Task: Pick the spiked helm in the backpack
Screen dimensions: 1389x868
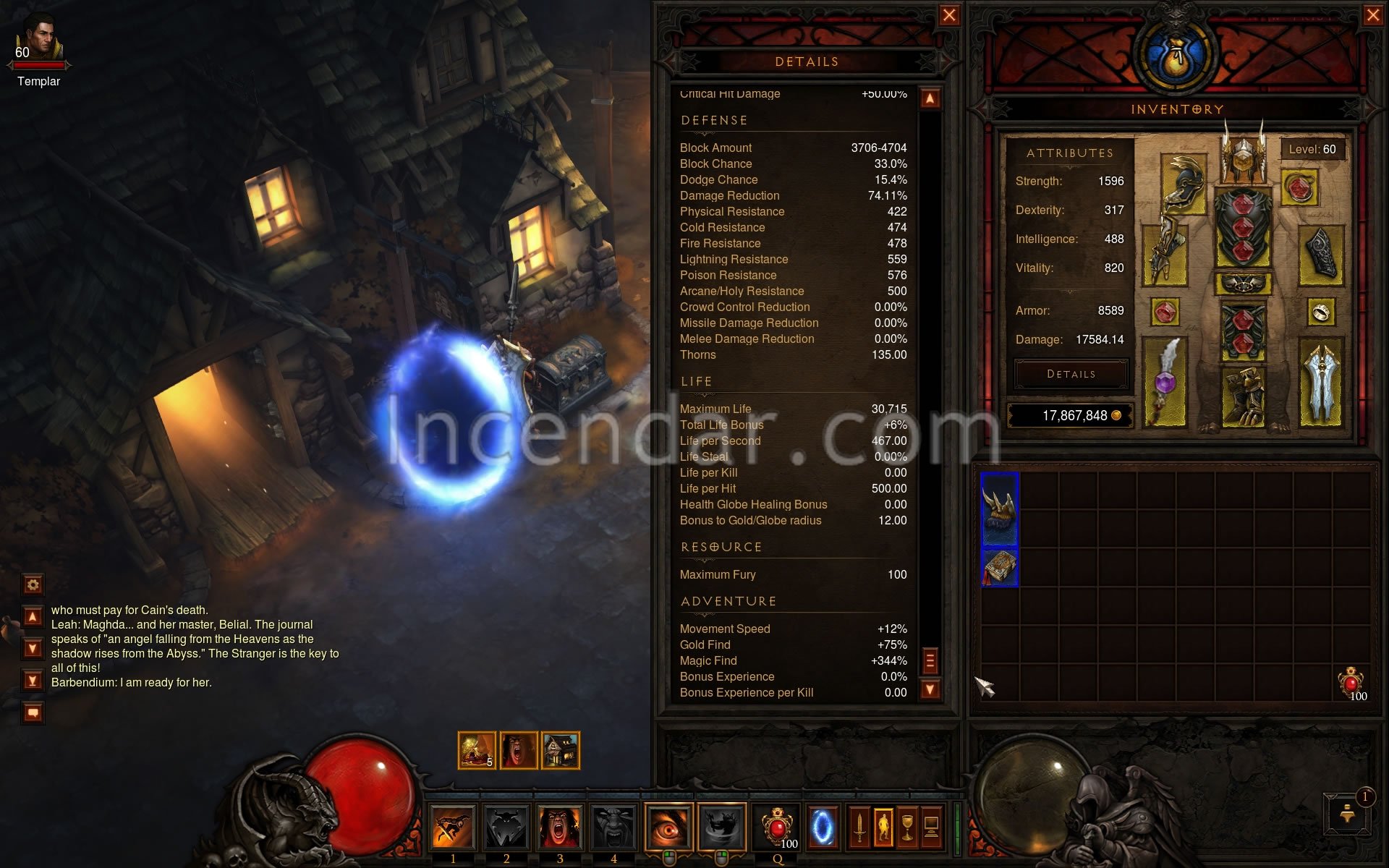Action: coord(1000,509)
